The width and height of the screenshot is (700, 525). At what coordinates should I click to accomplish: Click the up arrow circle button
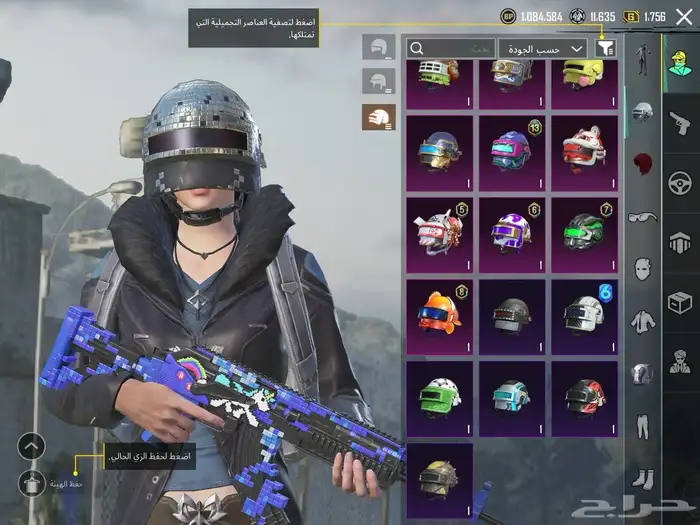32,446
